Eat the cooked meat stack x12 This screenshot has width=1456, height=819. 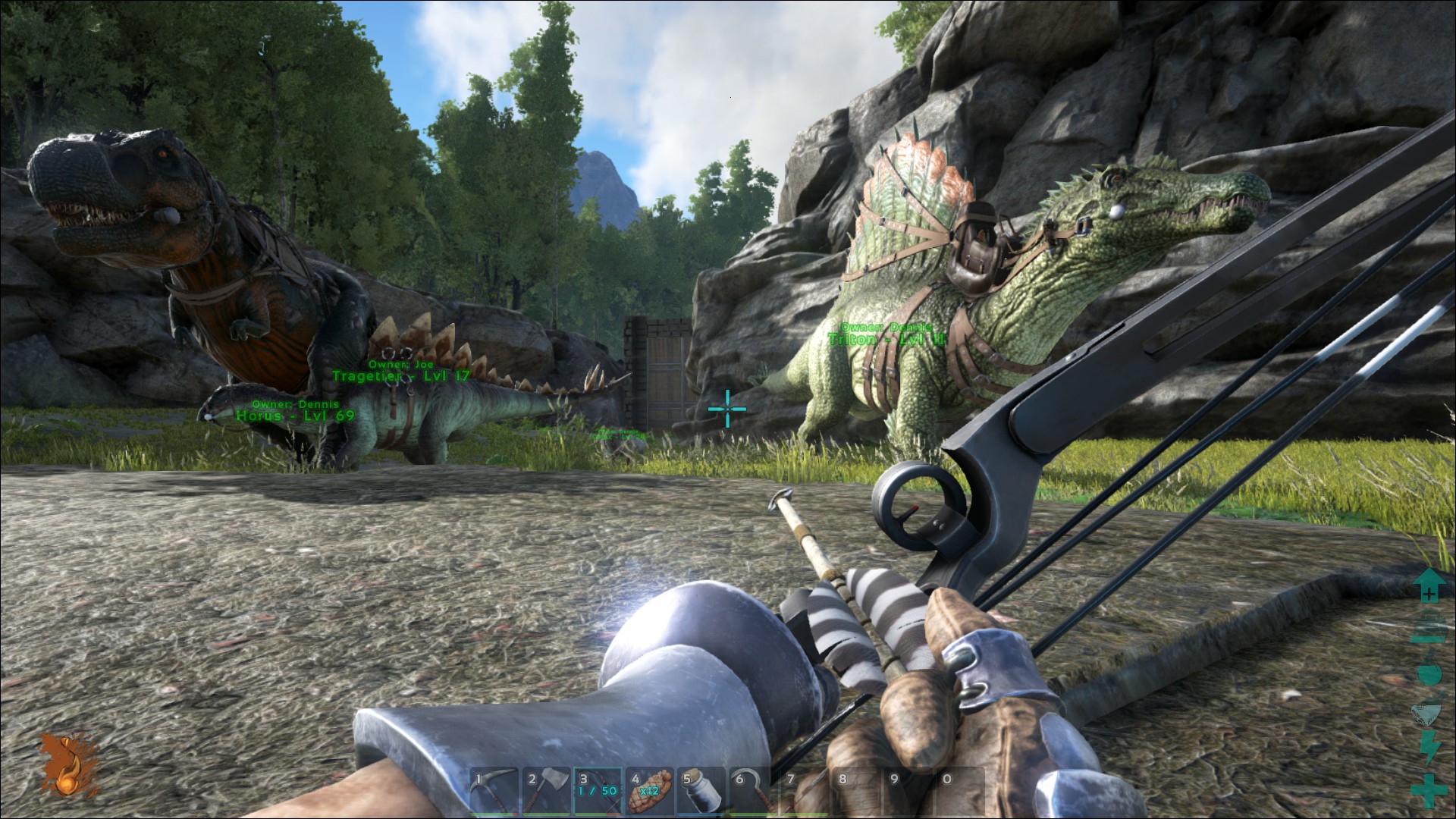(x=649, y=791)
